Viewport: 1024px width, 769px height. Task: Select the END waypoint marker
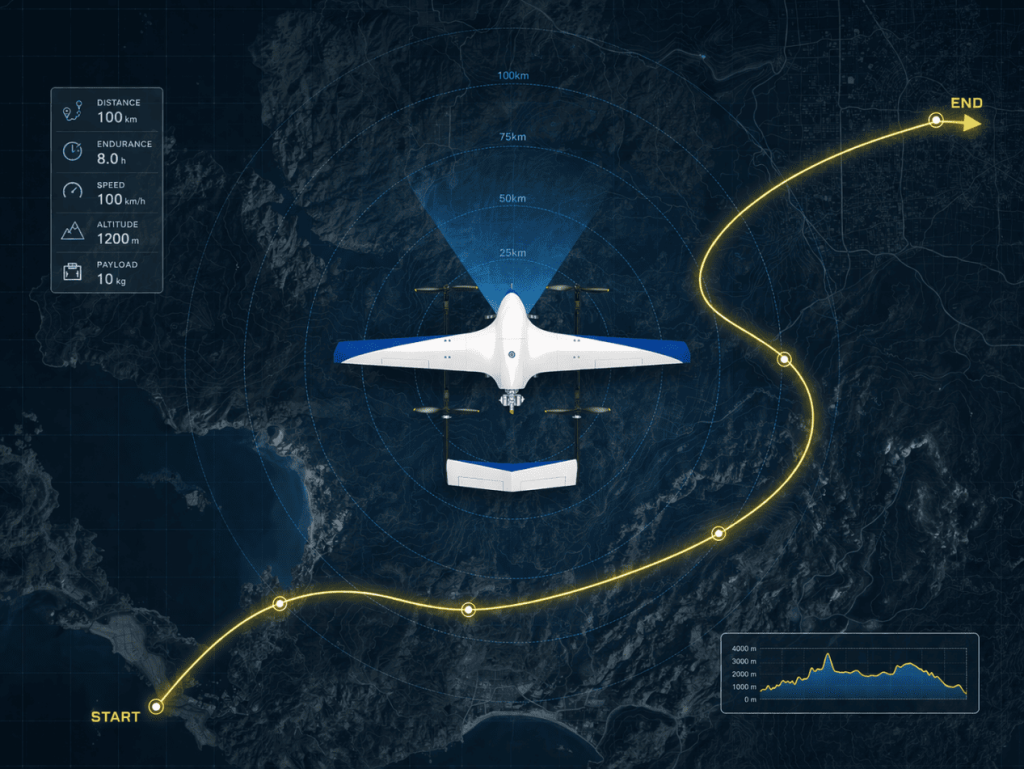click(935, 121)
